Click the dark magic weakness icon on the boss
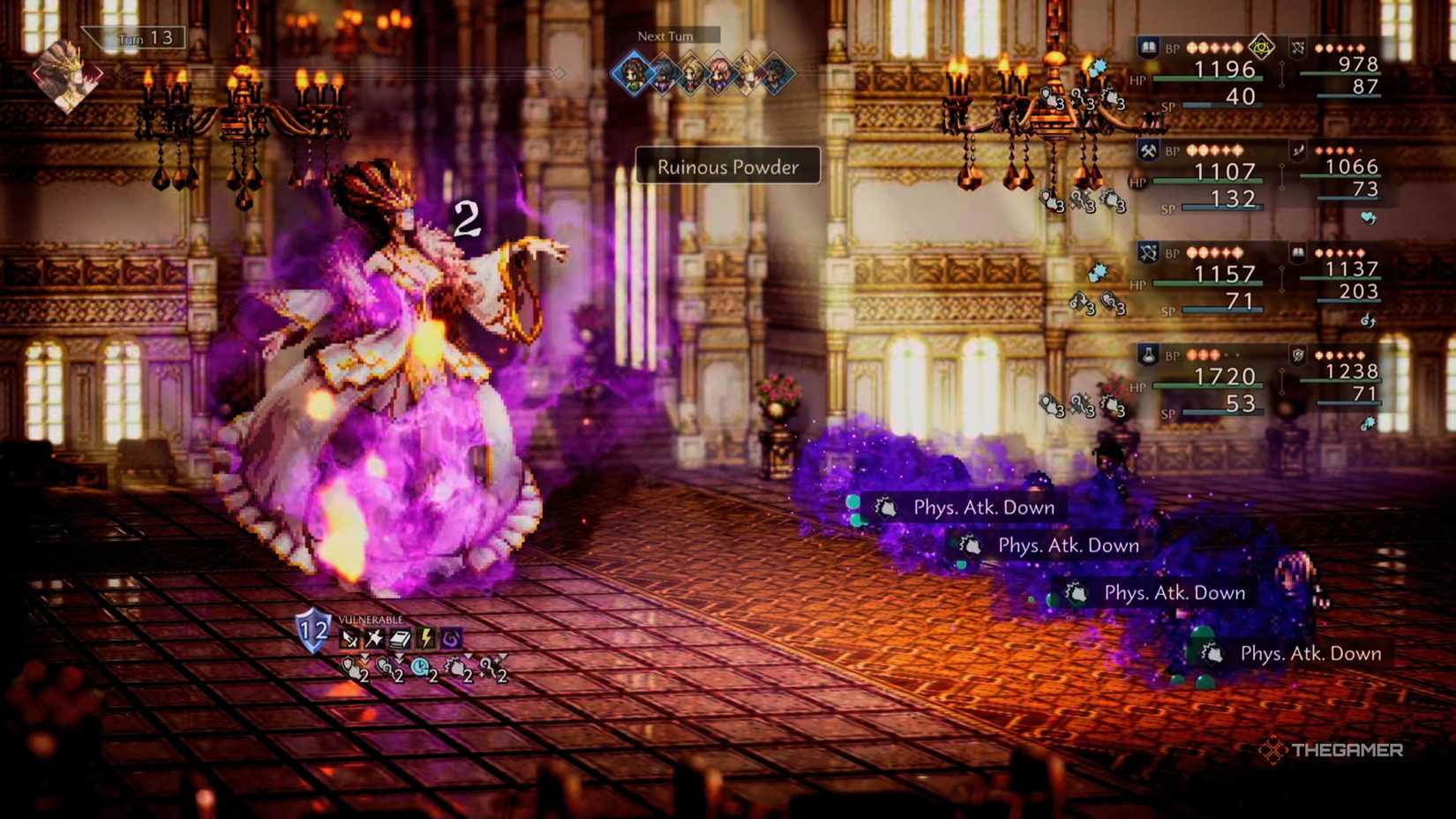This screenshot has height=819, width=1456. coord(452,637)
